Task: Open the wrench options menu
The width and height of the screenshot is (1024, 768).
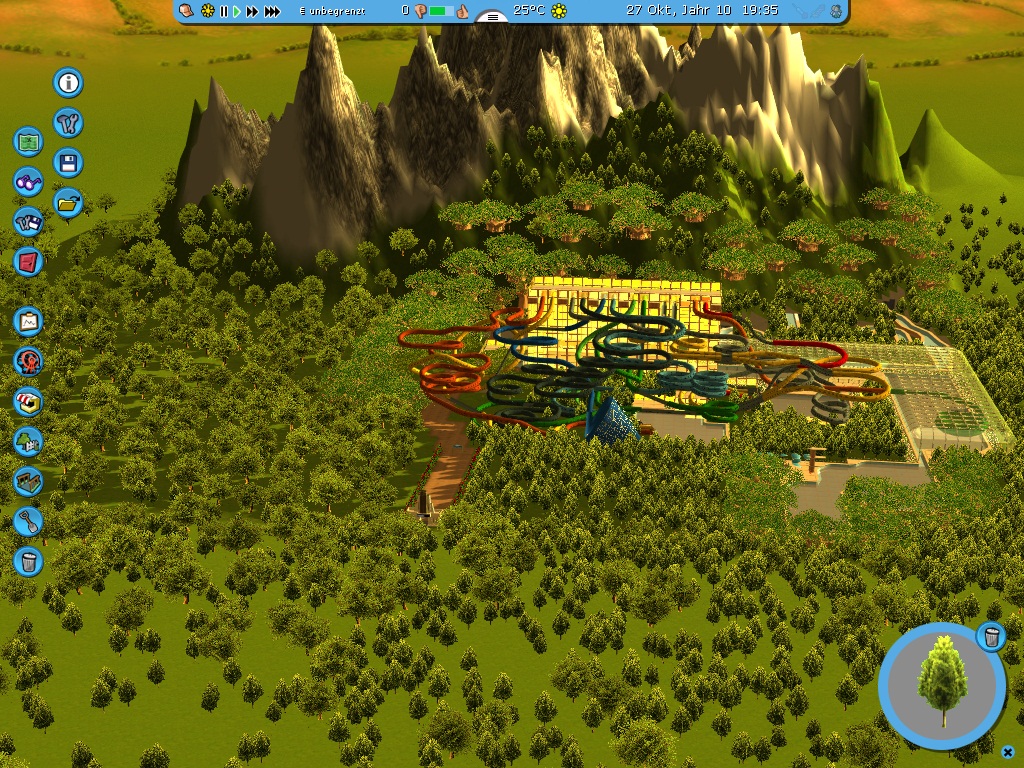Action: [x=68, y=123]
